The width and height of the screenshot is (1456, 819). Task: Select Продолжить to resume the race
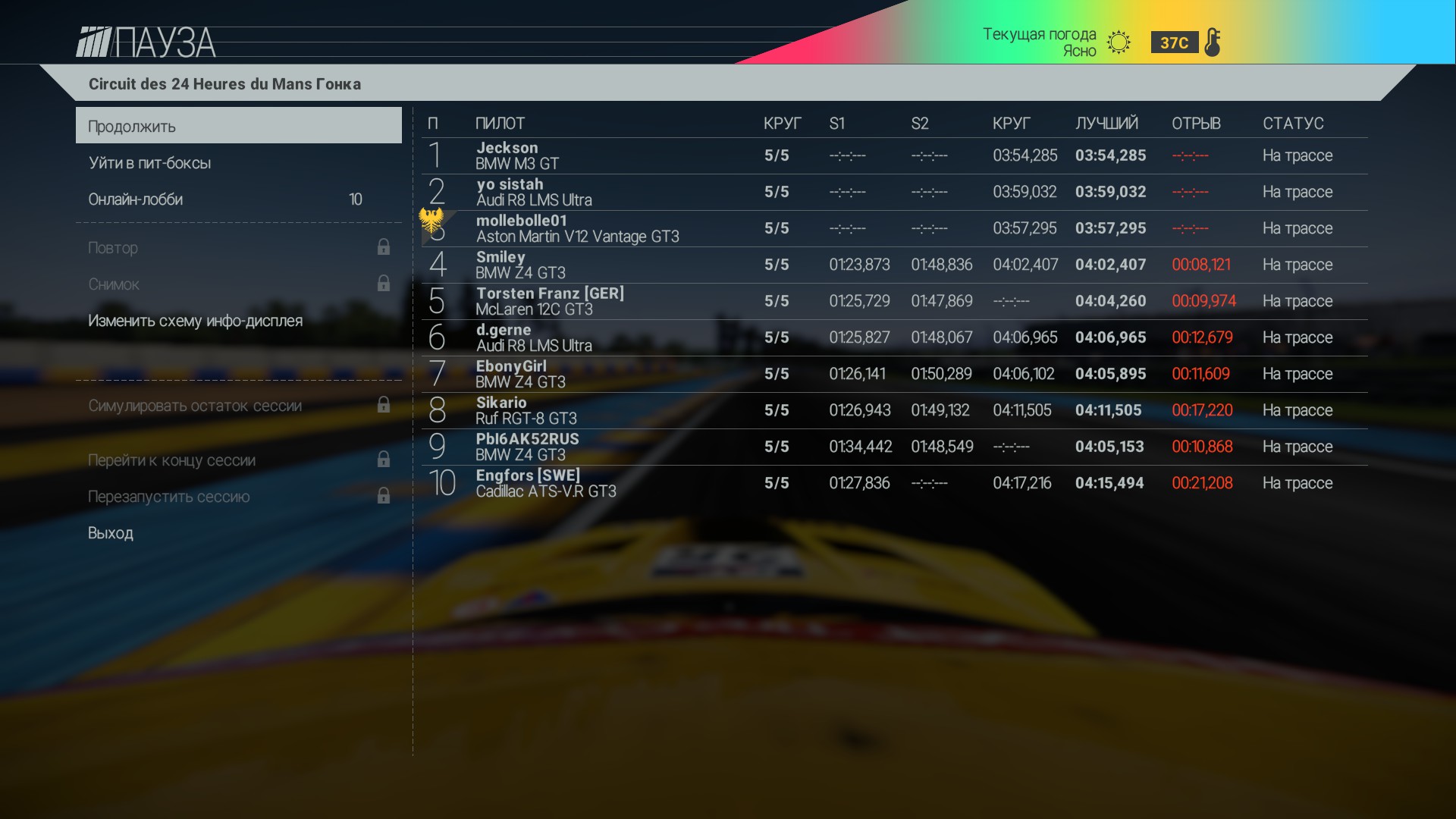coord(130,125)
